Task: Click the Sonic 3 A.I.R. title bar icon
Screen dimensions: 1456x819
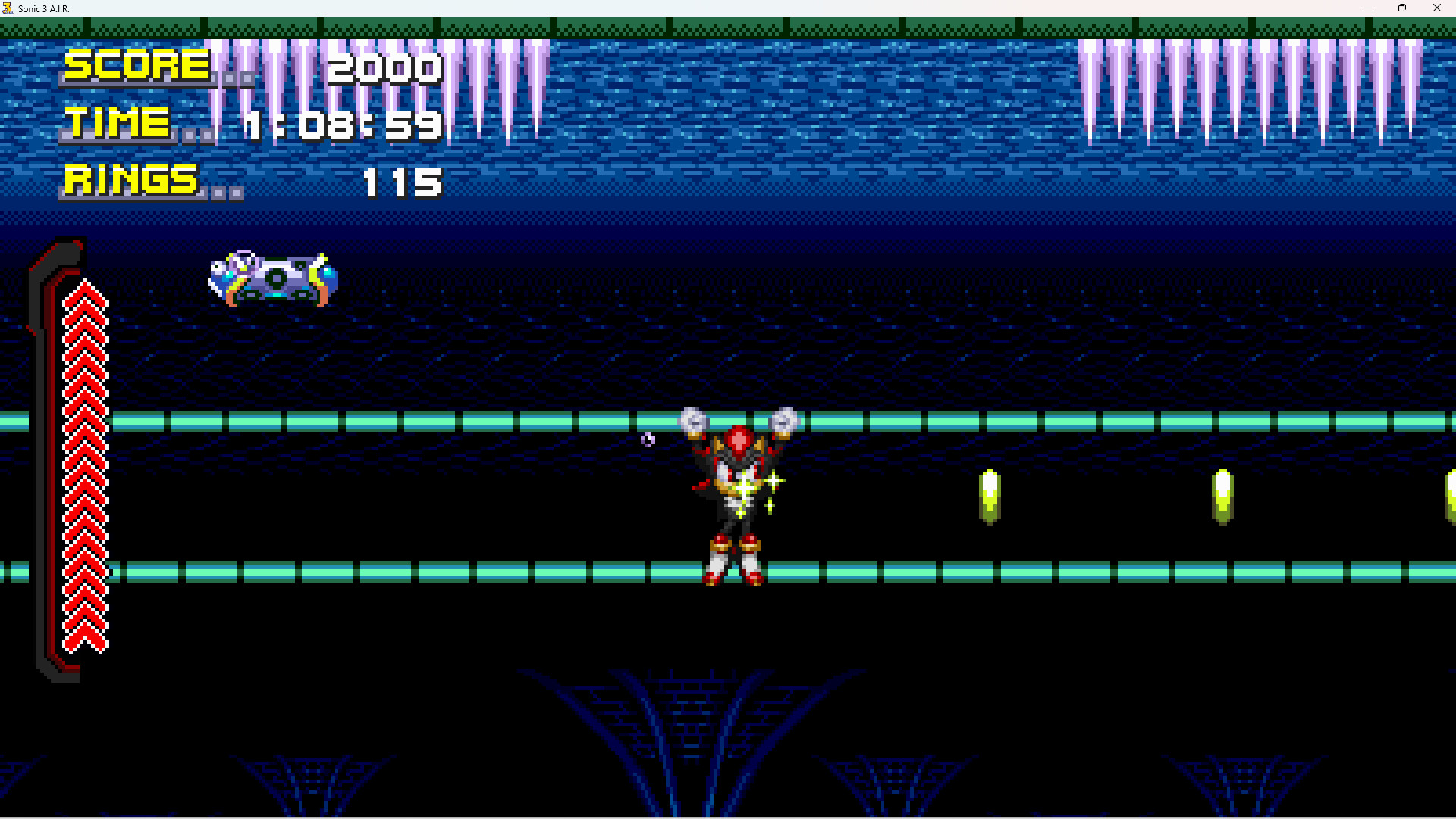Action: pos(8,8)
